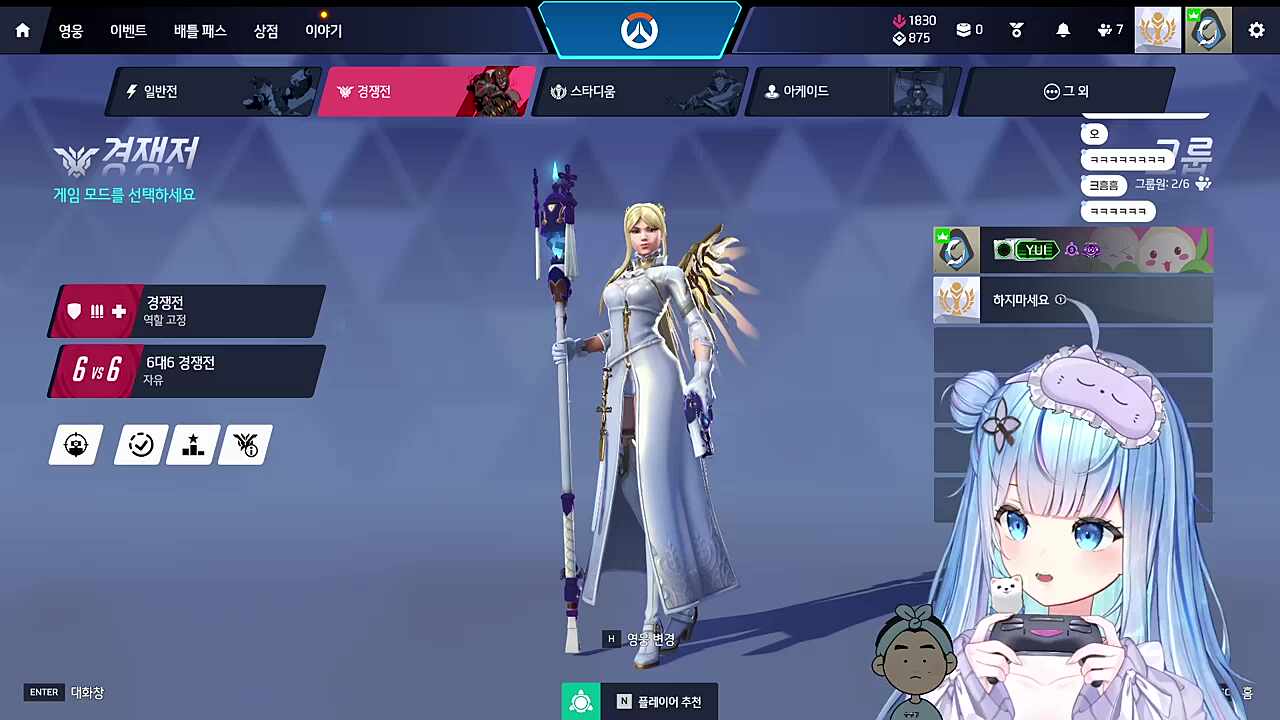Select the 6대6 경쟁전 자유 mode
Viewport: 1280px width, 720px height.
[185, 370]
